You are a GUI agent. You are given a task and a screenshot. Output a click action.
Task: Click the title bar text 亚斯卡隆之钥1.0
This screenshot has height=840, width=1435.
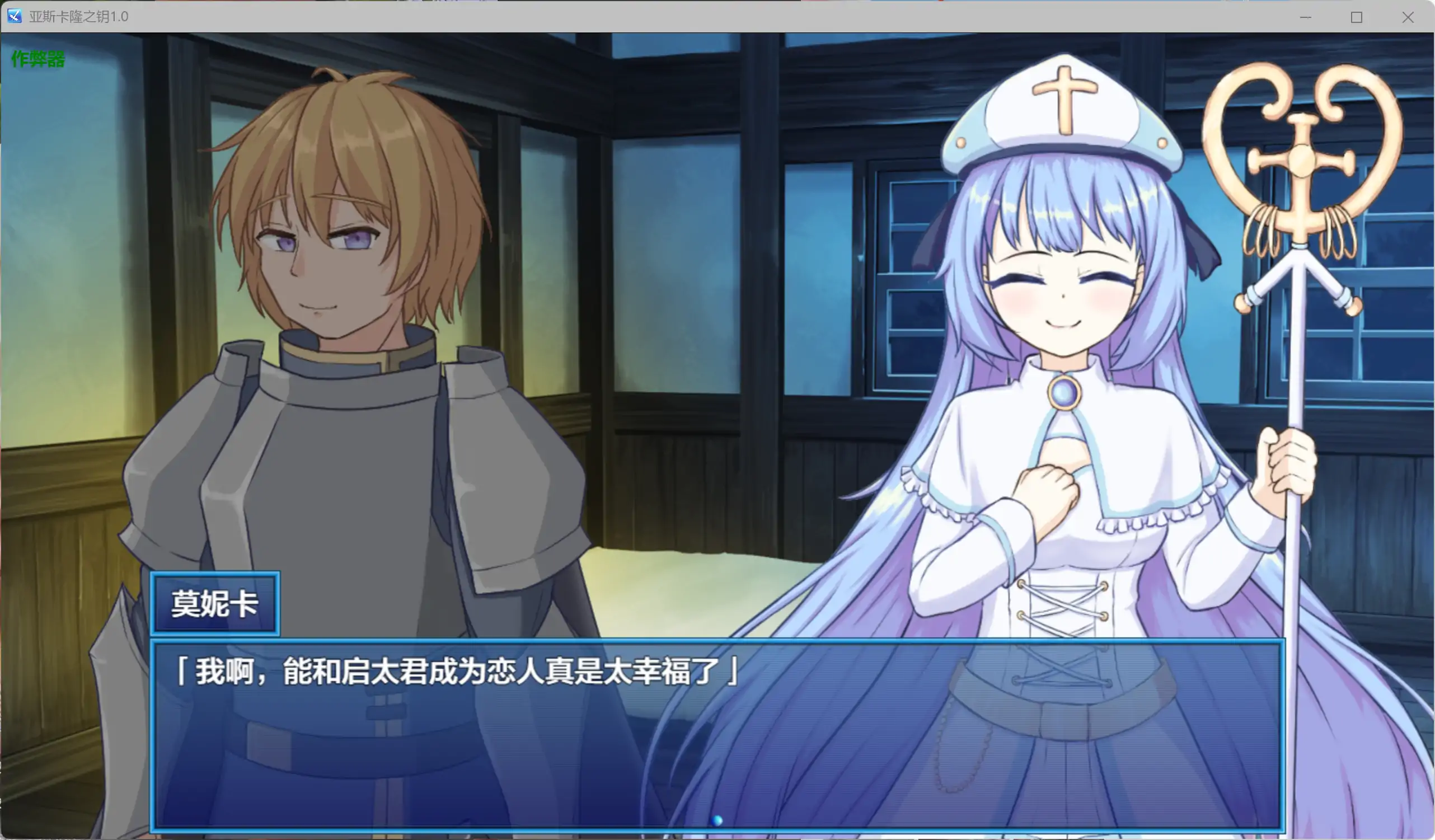[78, 17]
